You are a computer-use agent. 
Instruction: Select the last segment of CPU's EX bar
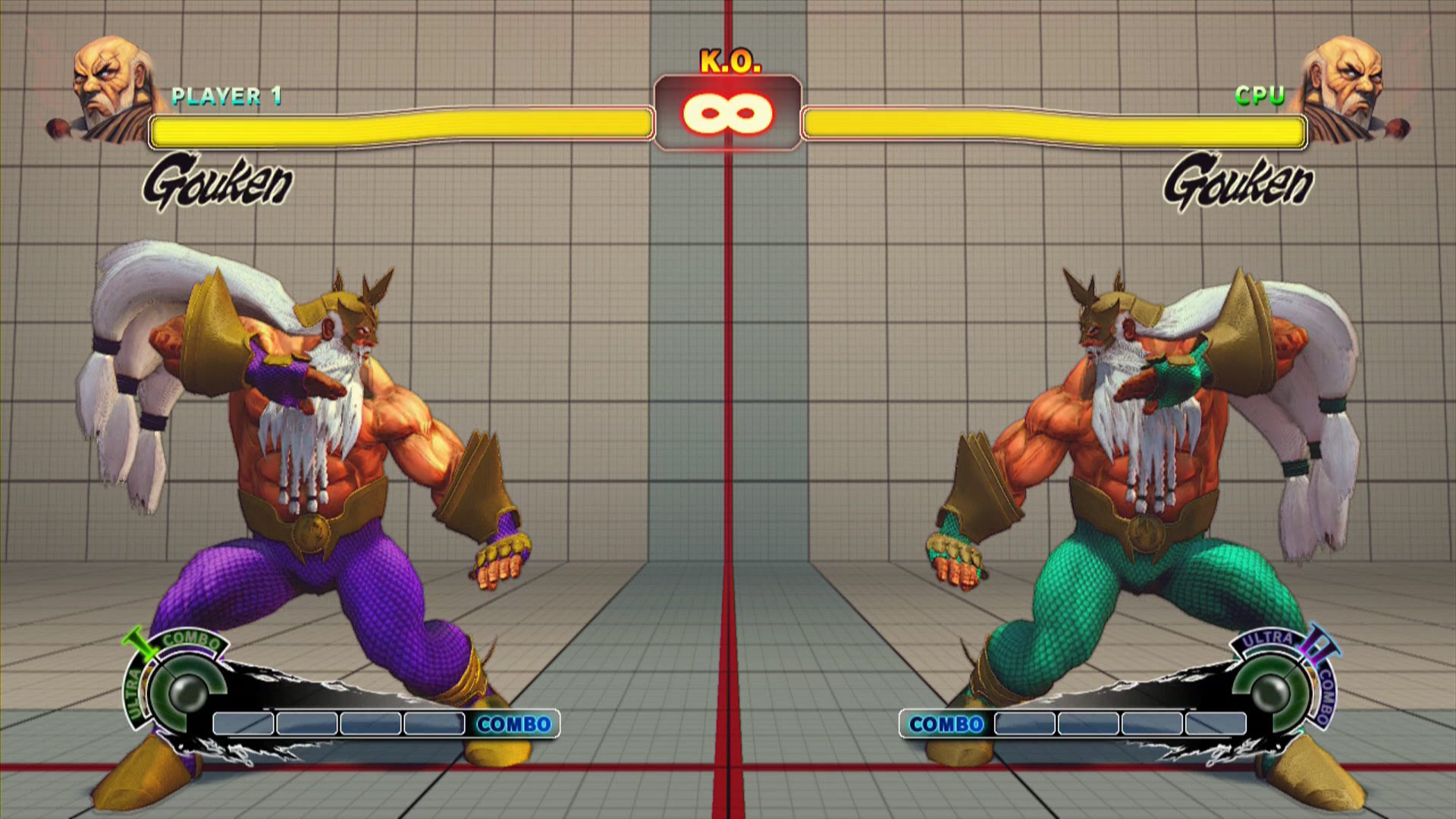coord(1215,724)
